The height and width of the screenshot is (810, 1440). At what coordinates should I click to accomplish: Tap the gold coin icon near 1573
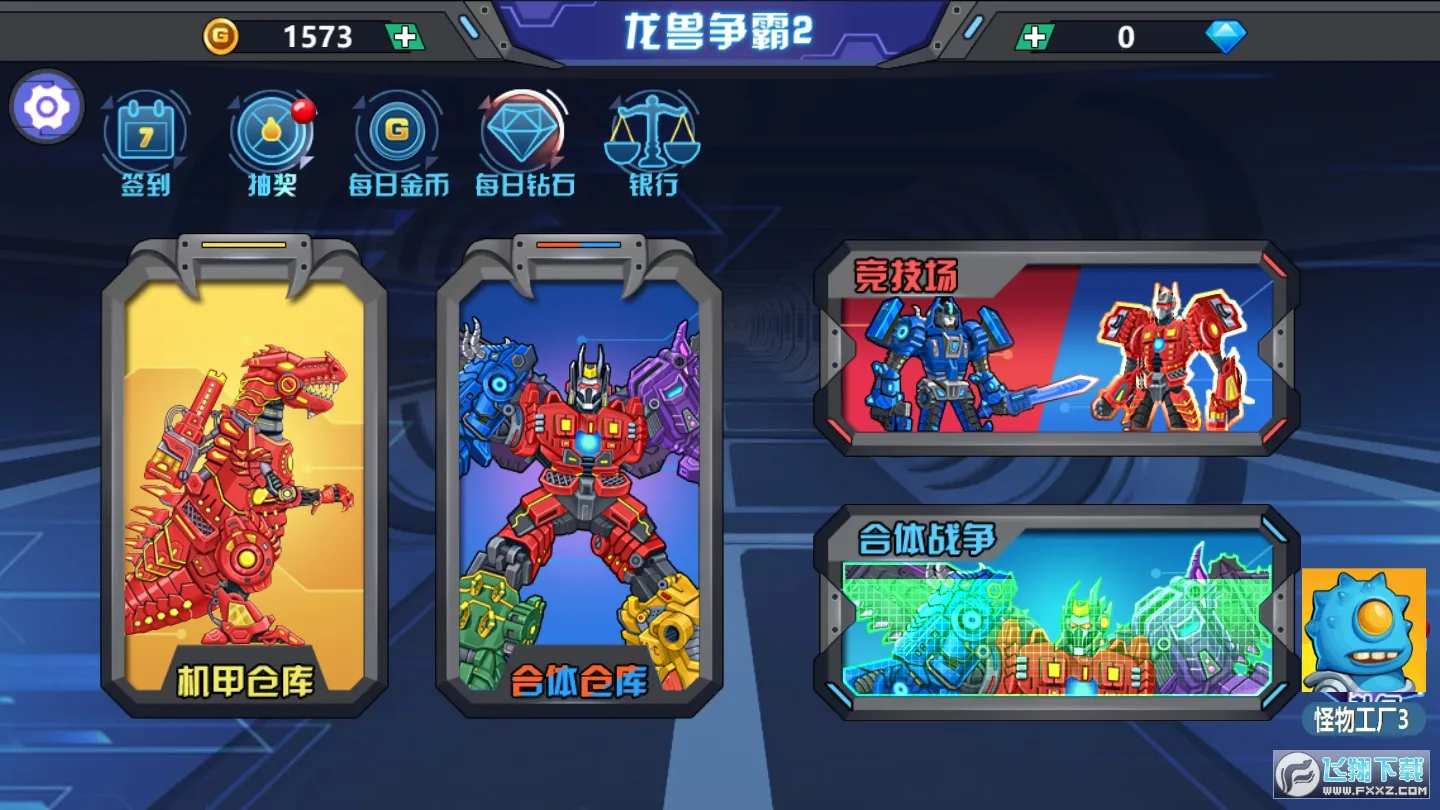click(222, 36)
